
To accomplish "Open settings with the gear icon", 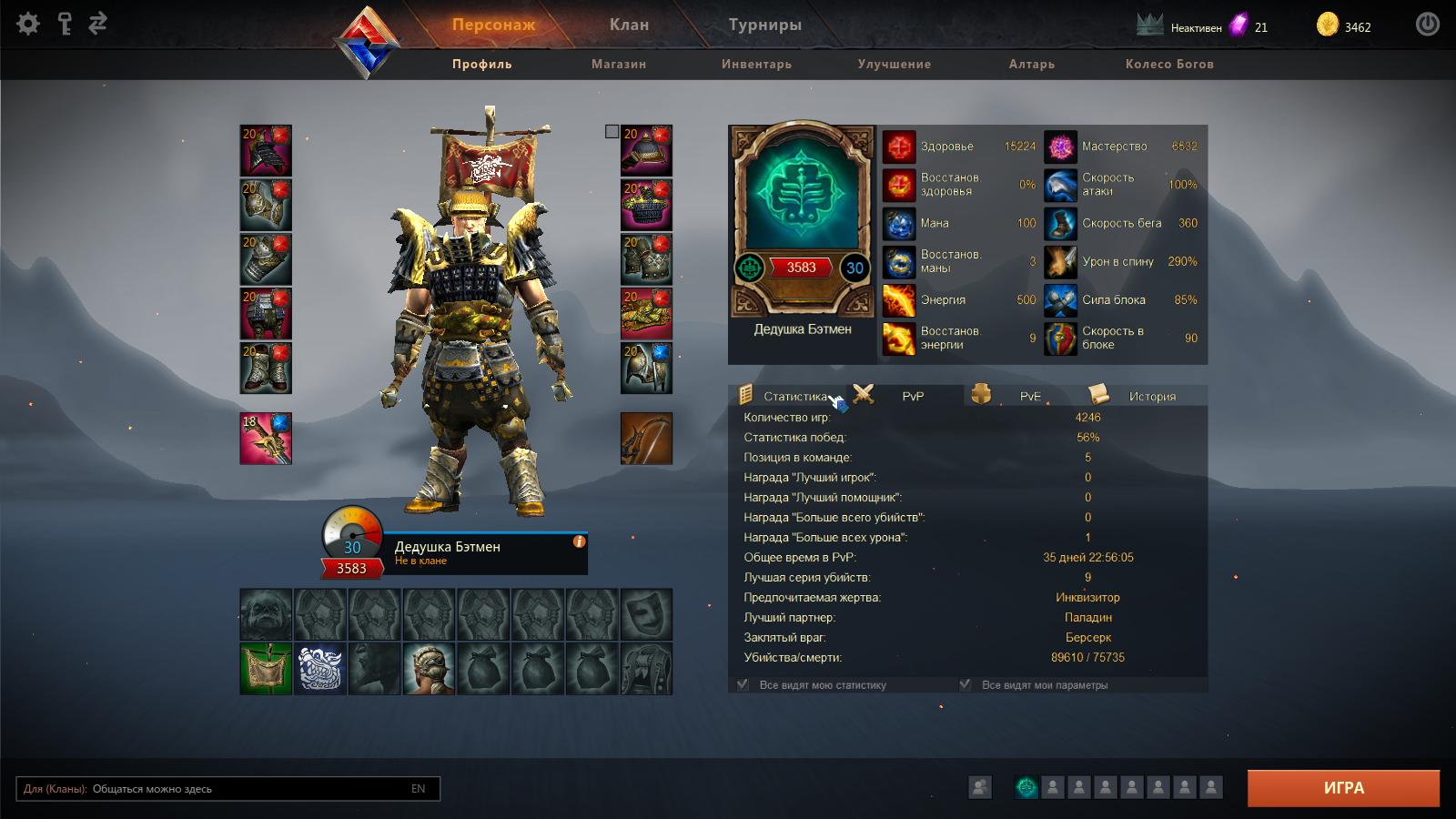I will [x=28, y=24].
